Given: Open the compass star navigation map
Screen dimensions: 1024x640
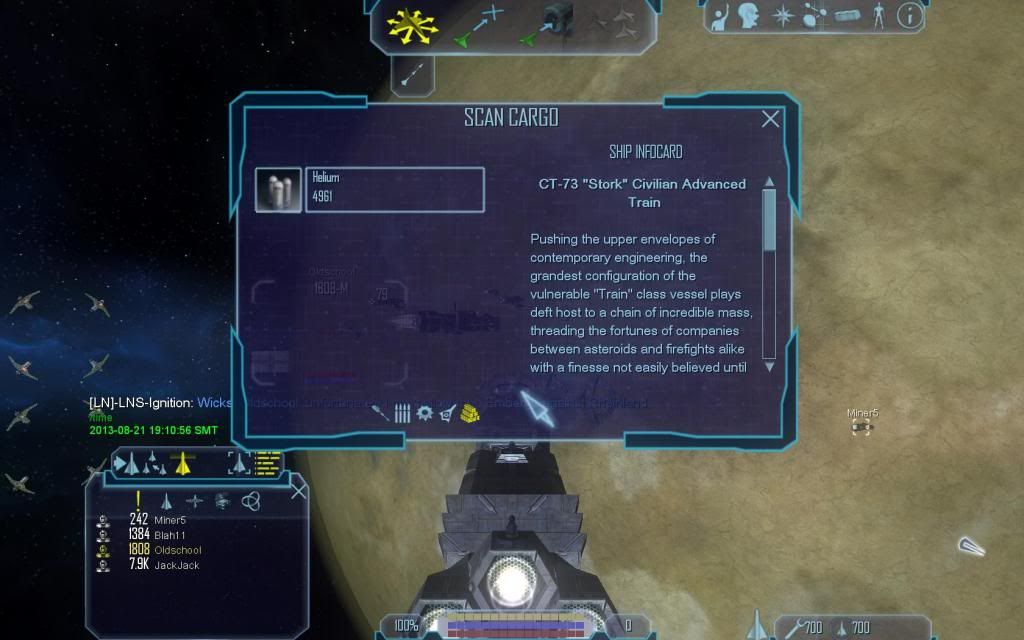Looking at the screenshot, I should 781,16.
